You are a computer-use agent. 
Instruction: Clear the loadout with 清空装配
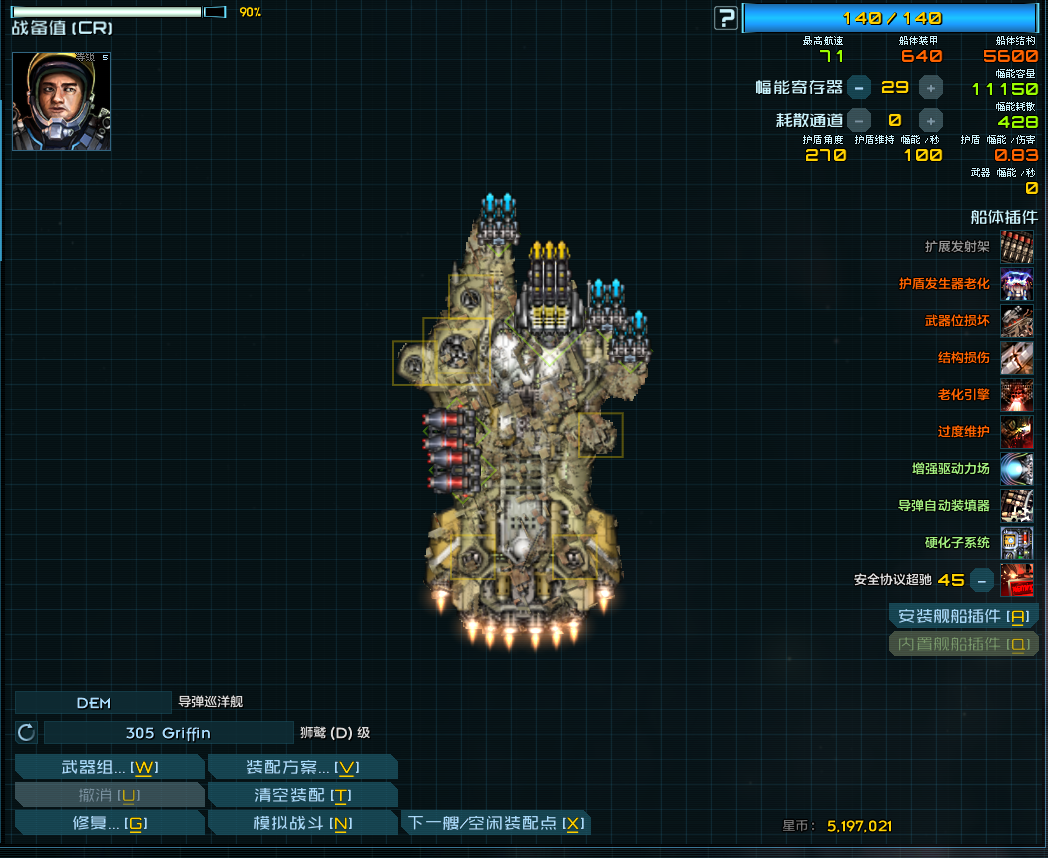[302, 795]
